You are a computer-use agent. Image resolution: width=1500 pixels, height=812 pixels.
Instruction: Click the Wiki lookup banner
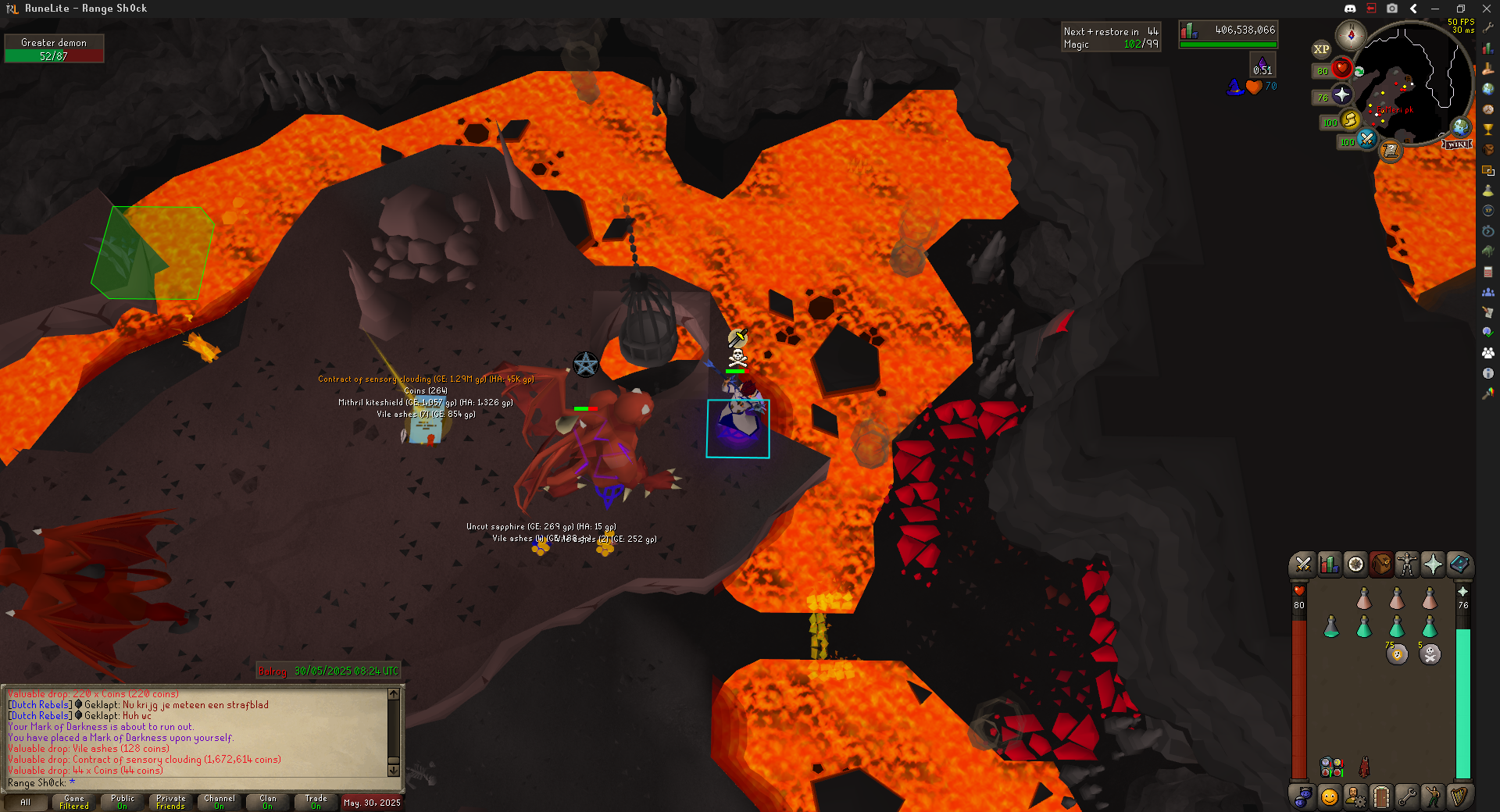[x=1457, y=144]
